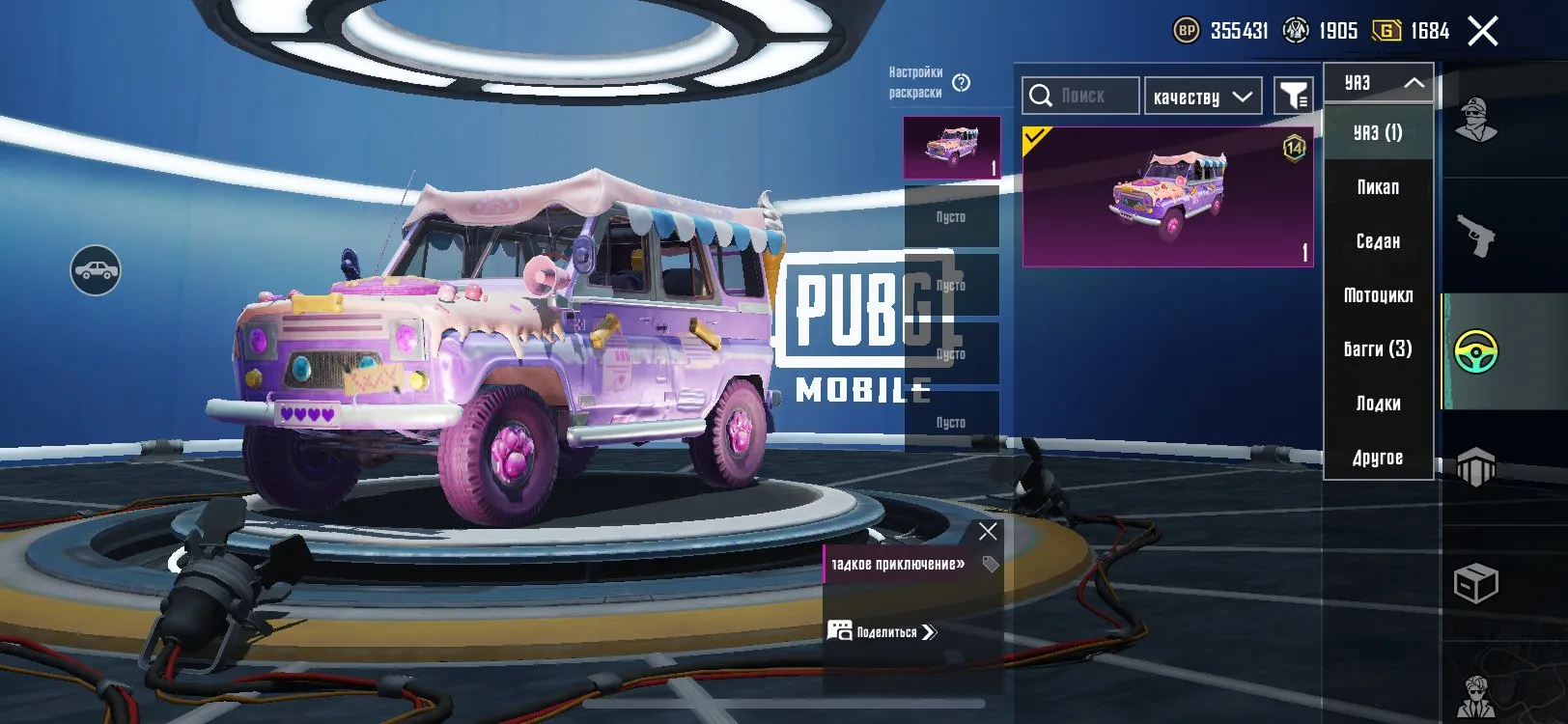Viewport: 1568px width, 724px height.
Task: Collapse the УАЗ category dropdown chevron
Action: click(1413, 82)
